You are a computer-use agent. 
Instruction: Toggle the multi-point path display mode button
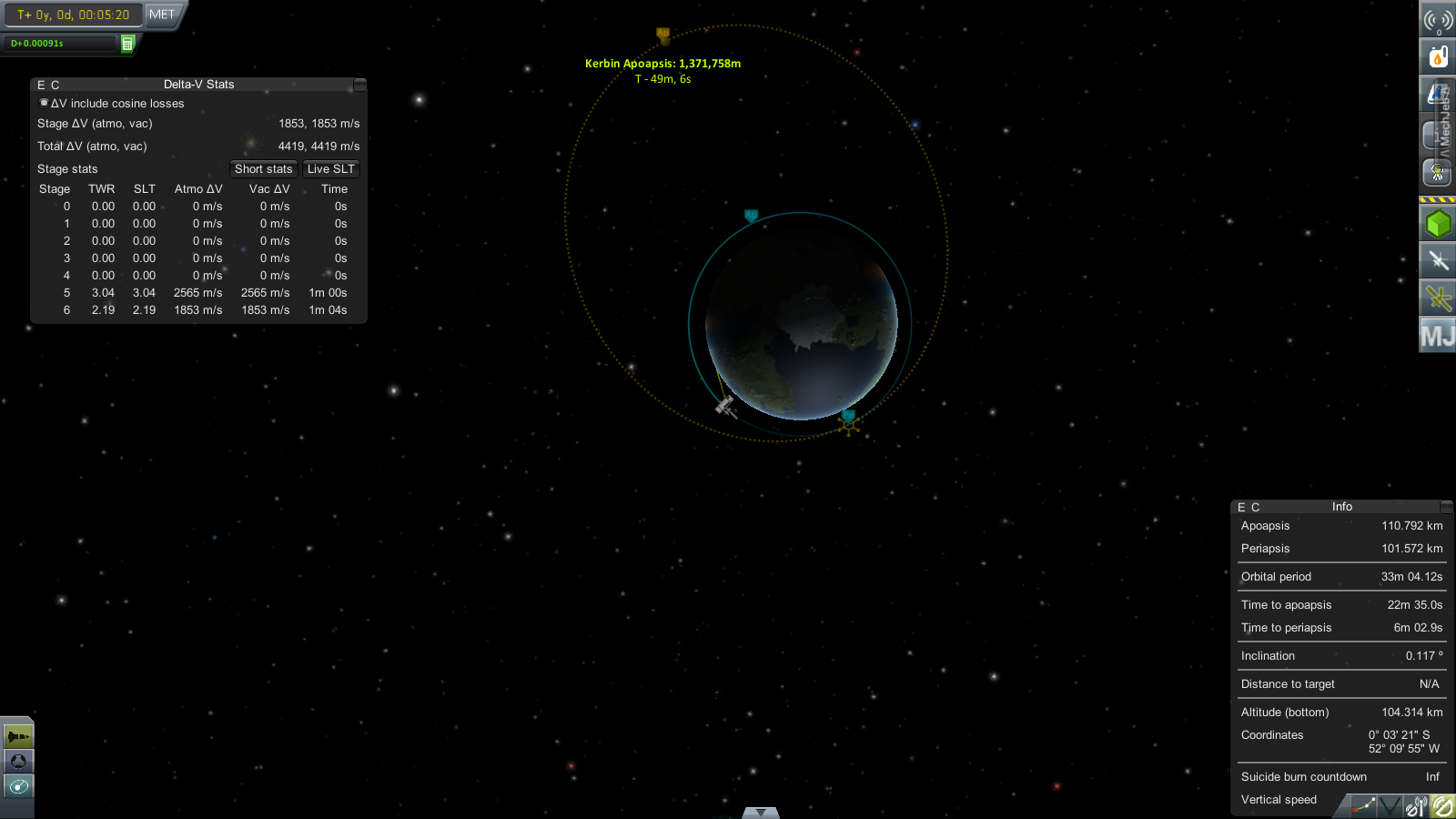1362,806
